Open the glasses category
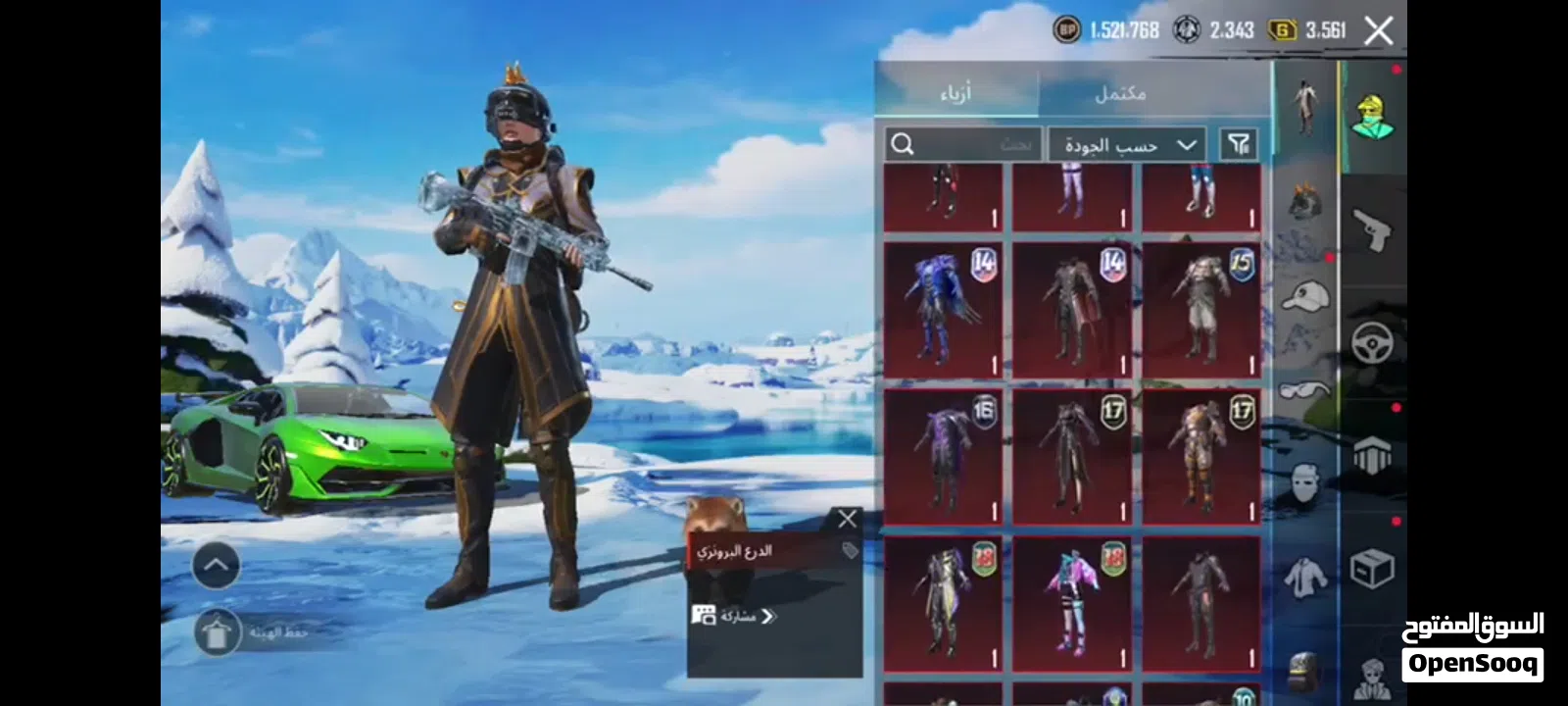Screen dimensions: 1568x706 (x=1304, y=391)
